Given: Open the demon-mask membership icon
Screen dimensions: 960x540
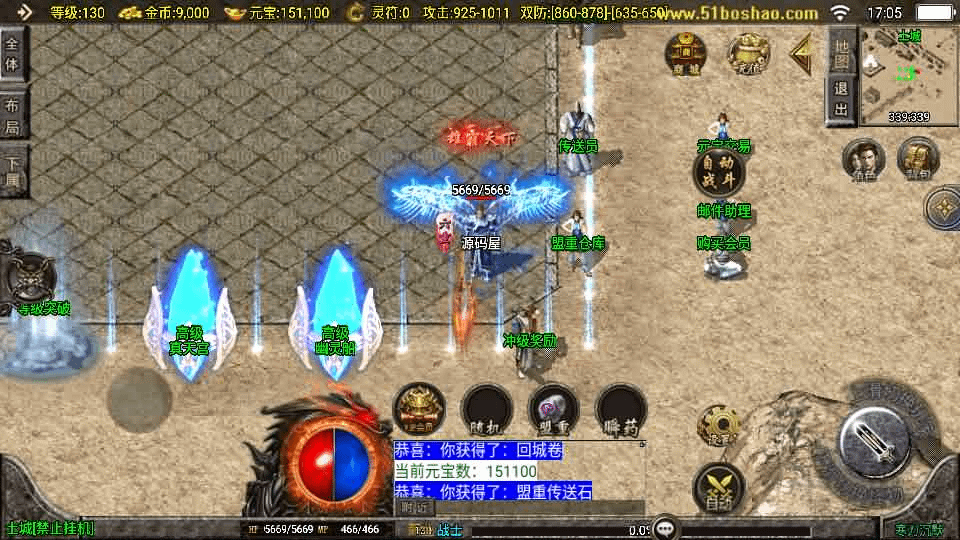Looking at the screenshot, I should pyautogui.click(x=419, y=410).
